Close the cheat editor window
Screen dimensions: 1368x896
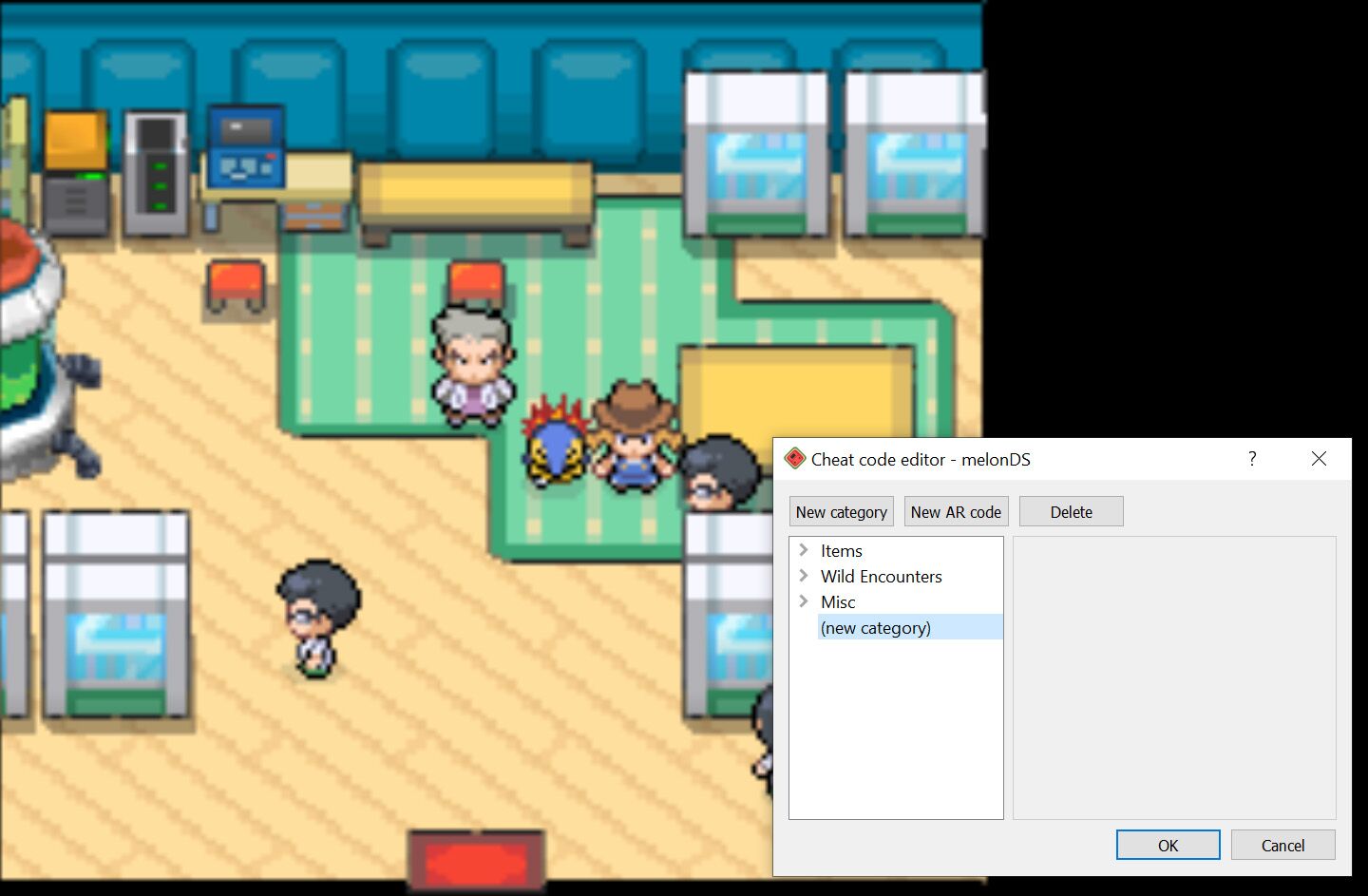(1319, 459)
